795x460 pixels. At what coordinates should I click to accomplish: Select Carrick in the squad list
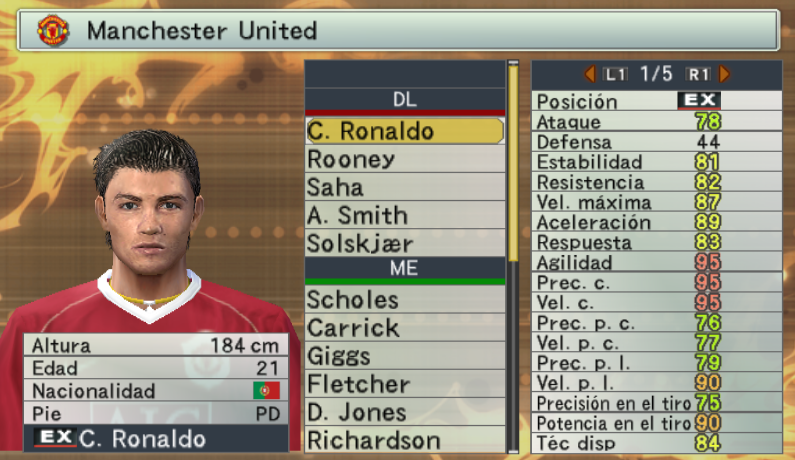pos(404,328)
